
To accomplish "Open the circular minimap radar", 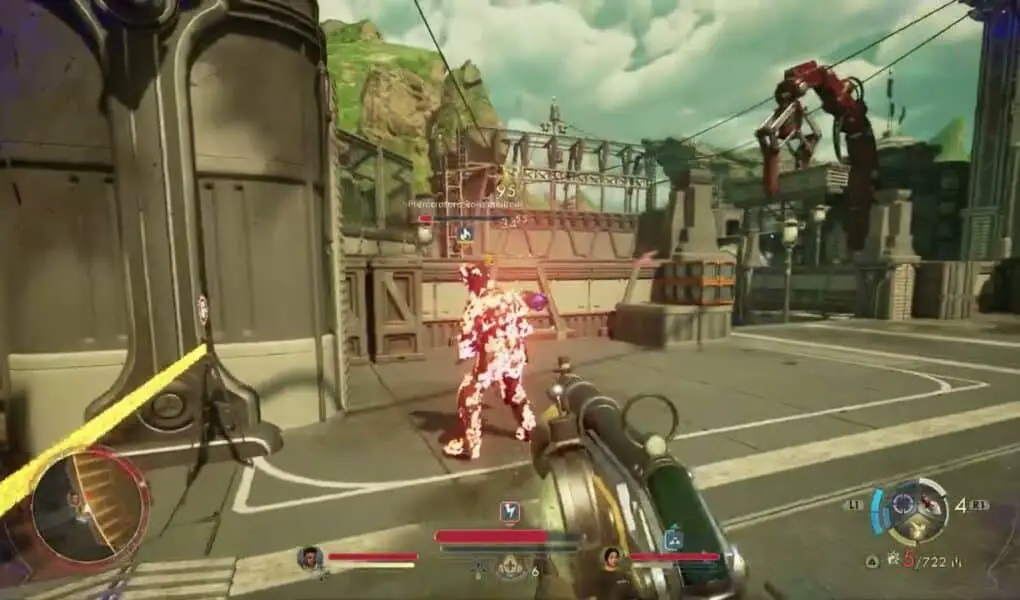I will click(87, 504).
